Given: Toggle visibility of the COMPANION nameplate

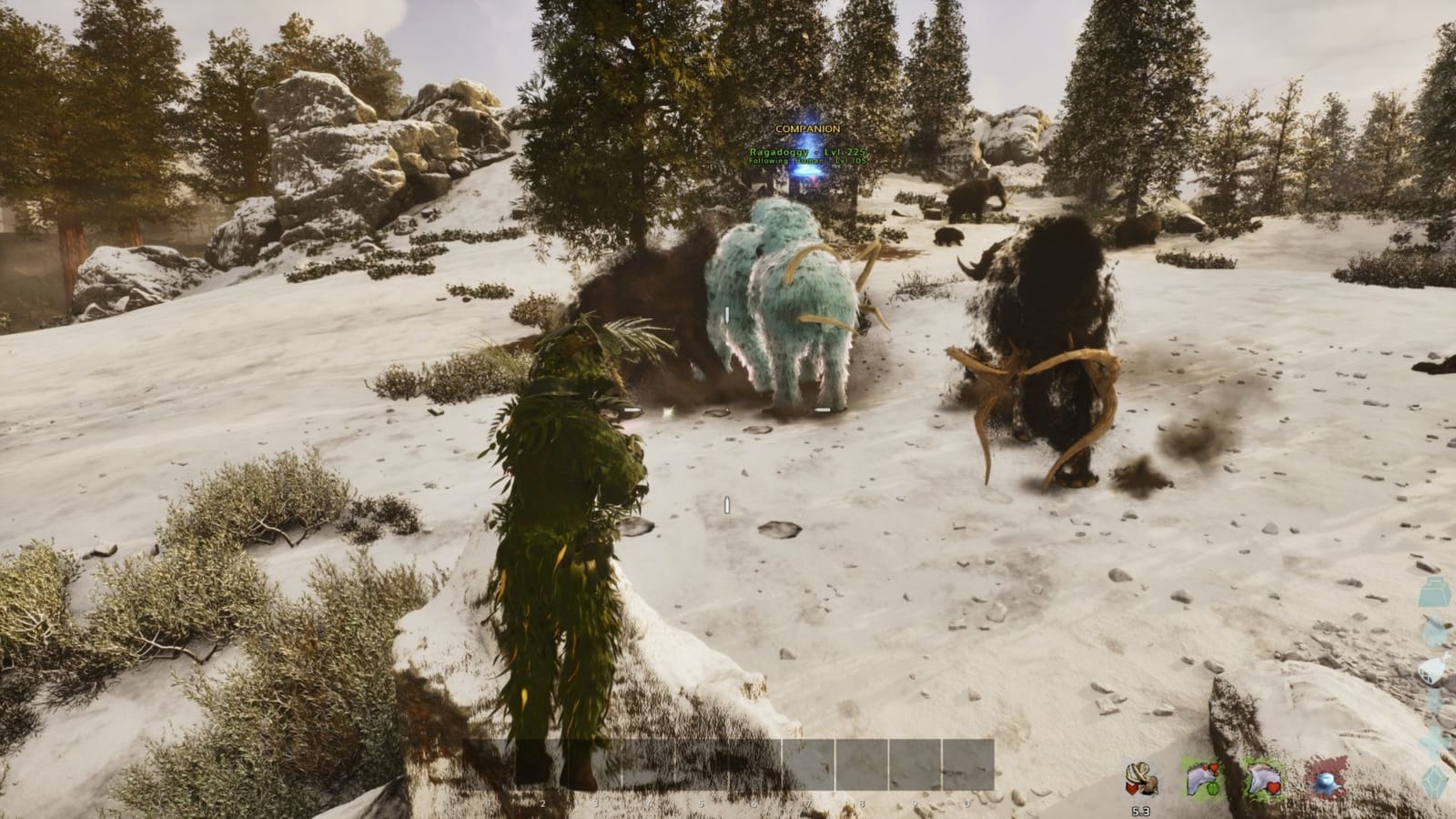Looking at the screenshot, I should (807, 128).
